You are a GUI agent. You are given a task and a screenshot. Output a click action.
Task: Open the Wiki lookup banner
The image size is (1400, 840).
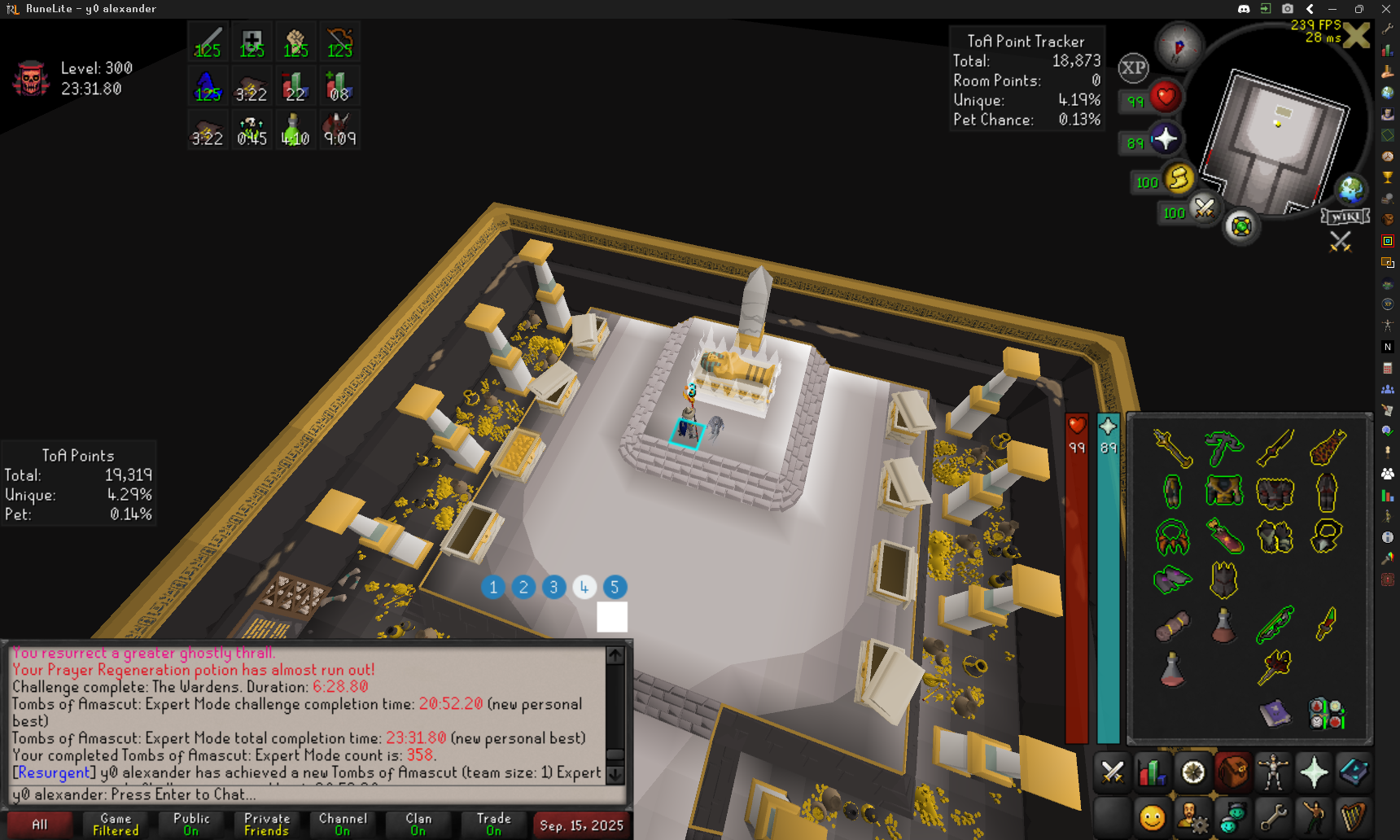[1345, 217]
